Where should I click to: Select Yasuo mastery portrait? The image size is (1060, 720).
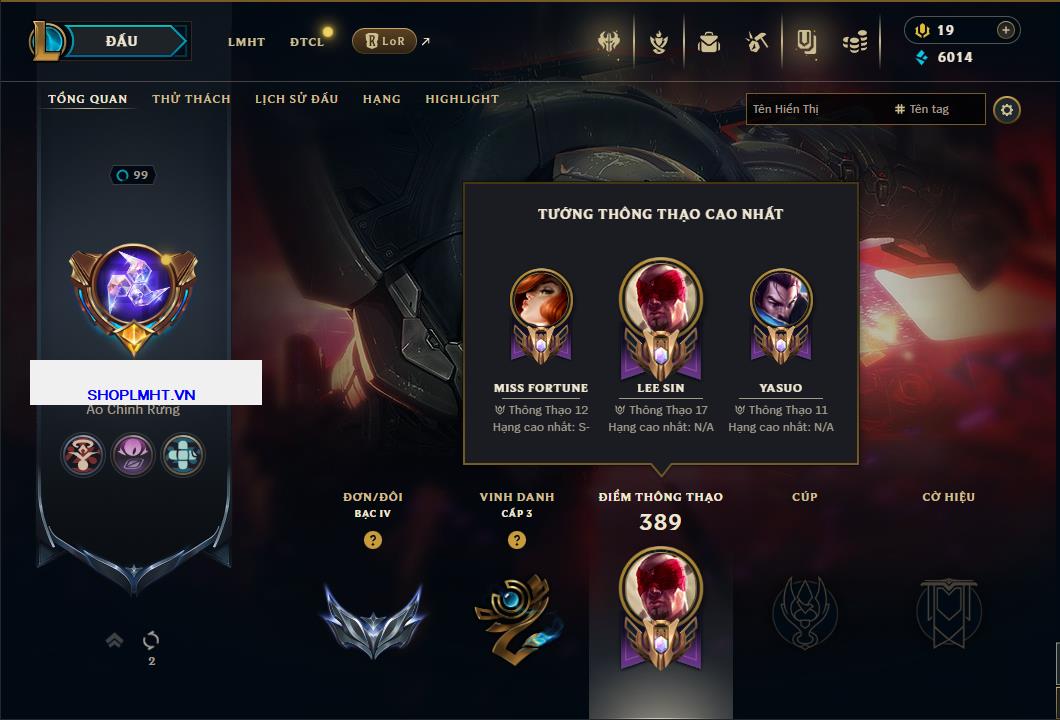coord(781,305)
